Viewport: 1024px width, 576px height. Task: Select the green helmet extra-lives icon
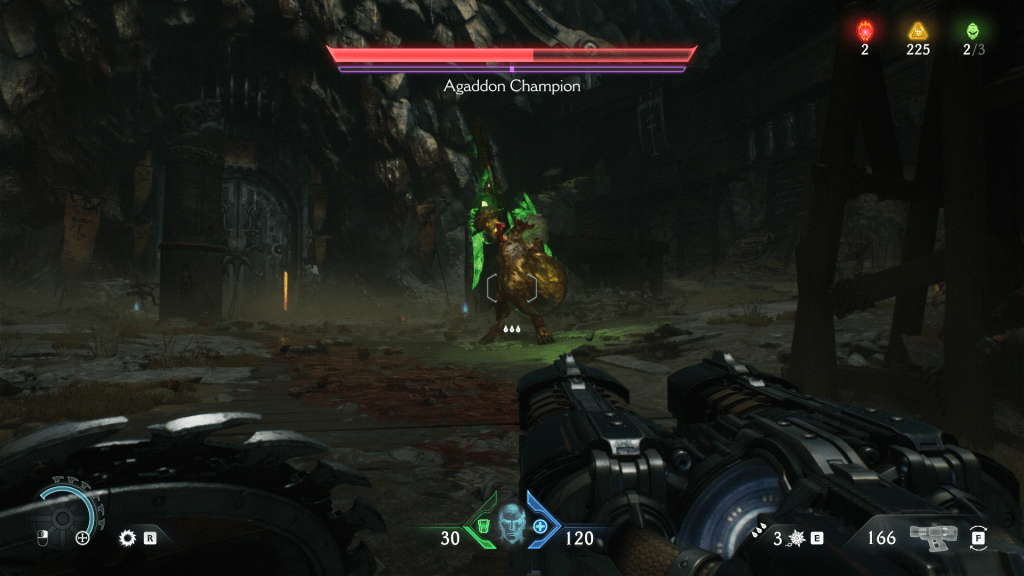(969, 30)
